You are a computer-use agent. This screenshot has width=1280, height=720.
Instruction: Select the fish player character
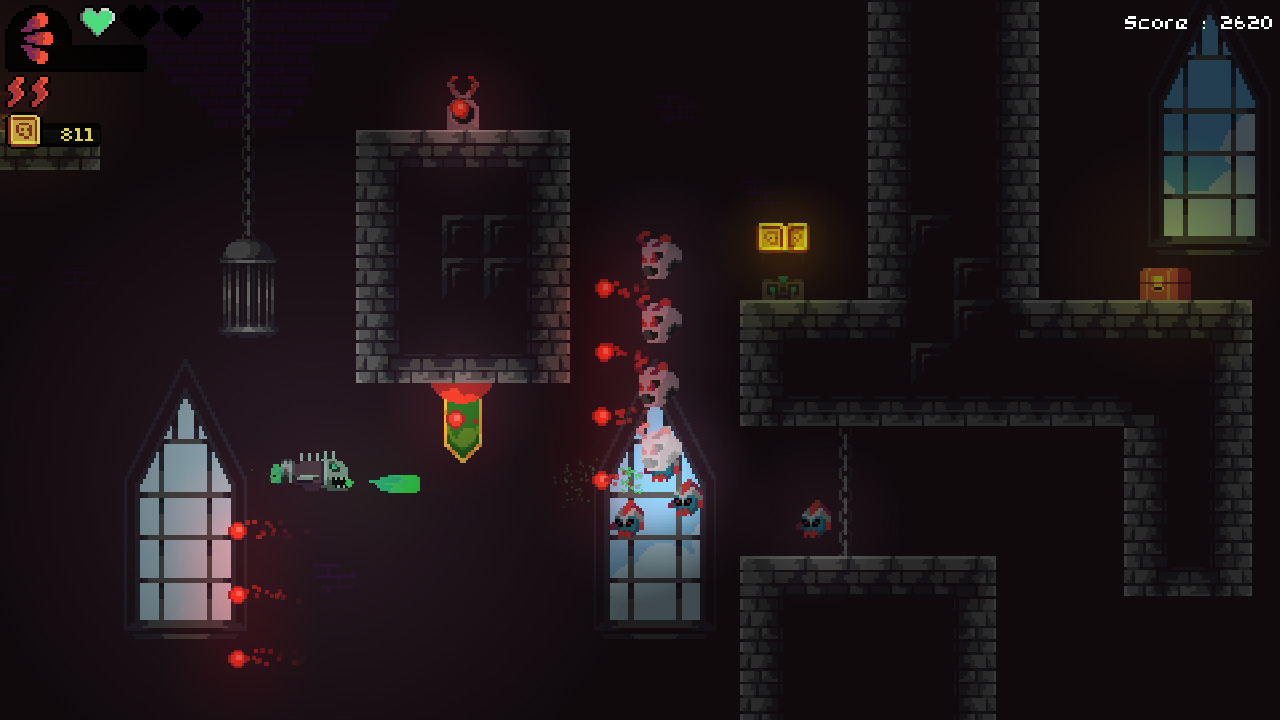click(x=311, y=476)
